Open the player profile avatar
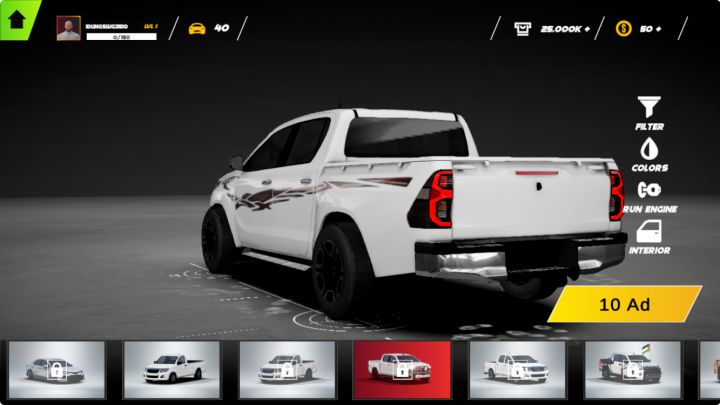Image resolution: width=720 pixels, height=405 pixels. [x=69, y=28]
